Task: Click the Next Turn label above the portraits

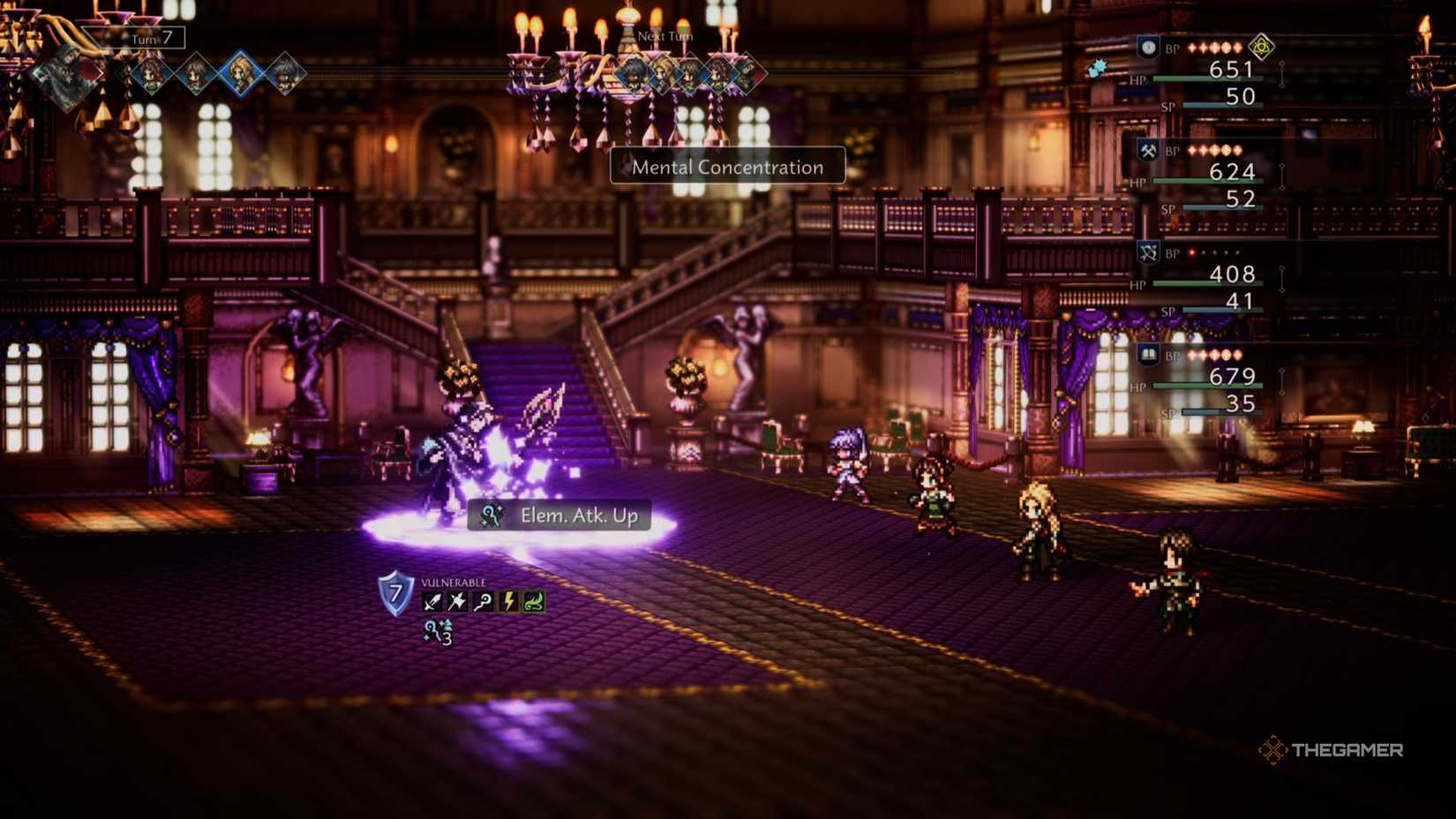Action: pyautogui.click(x=665, y=36)
